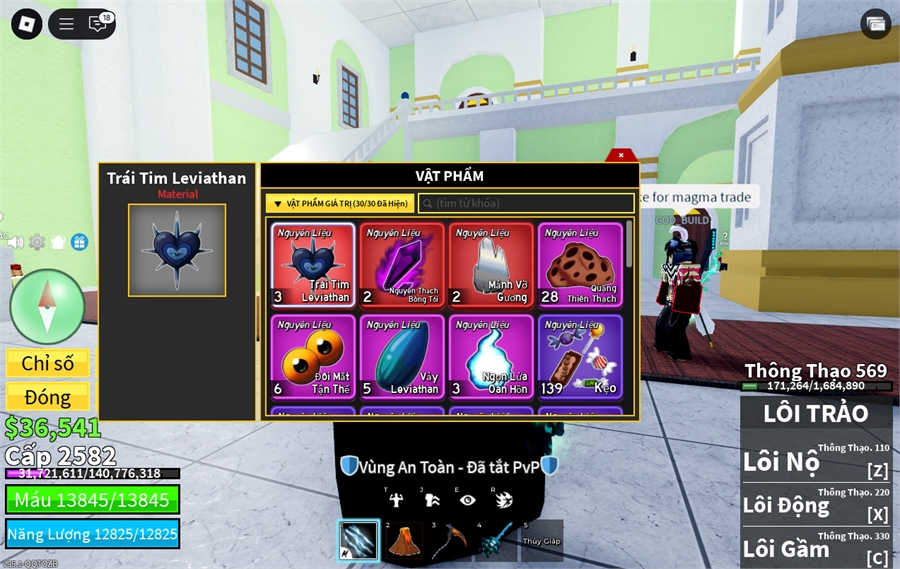Viewport: 900px width, 569px height.
Task: Select the Trái Tim Leviathan item
Action: (313, 264)
